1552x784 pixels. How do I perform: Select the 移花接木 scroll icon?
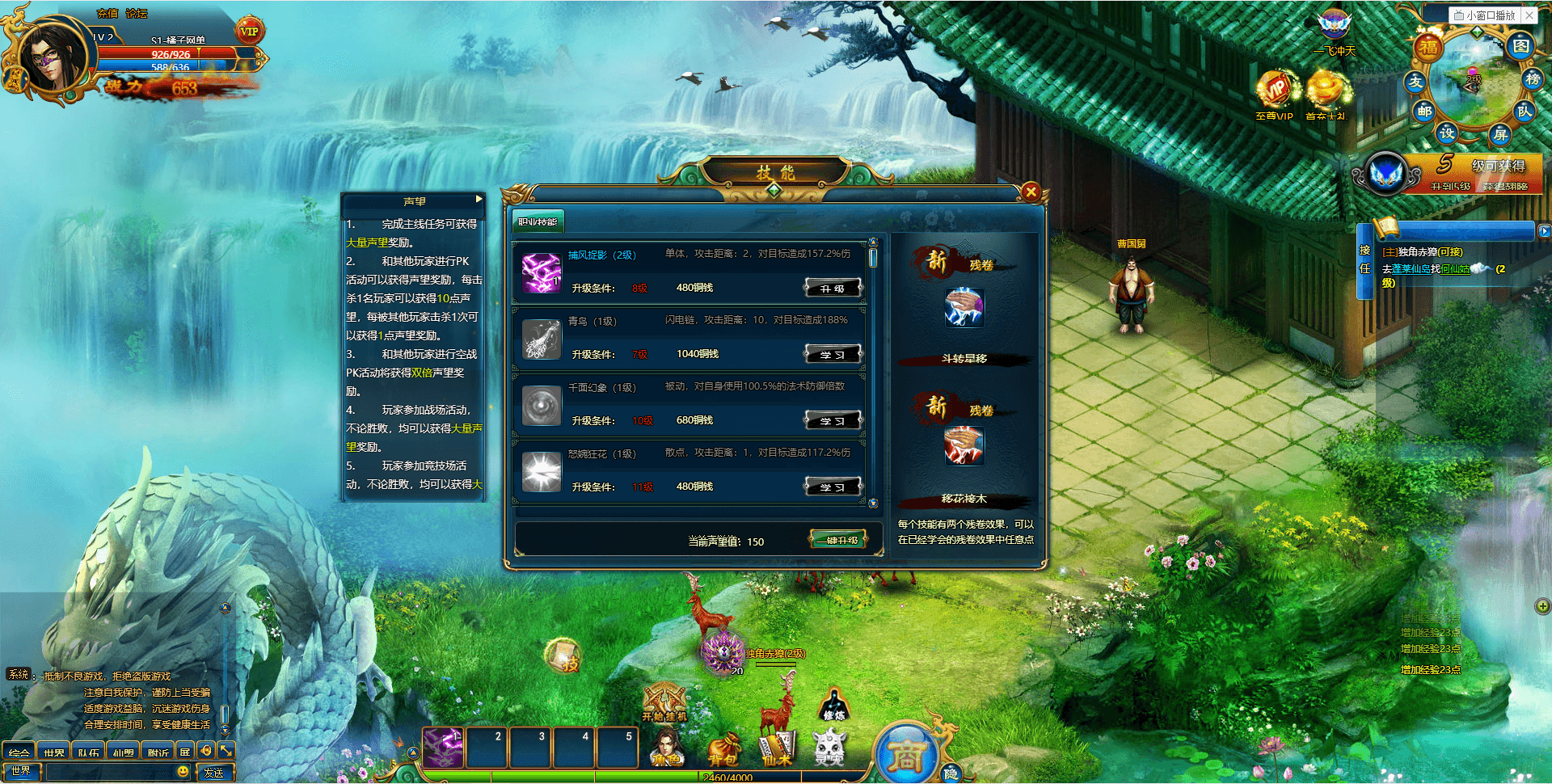pyautogui.click(x=964, y=446)
